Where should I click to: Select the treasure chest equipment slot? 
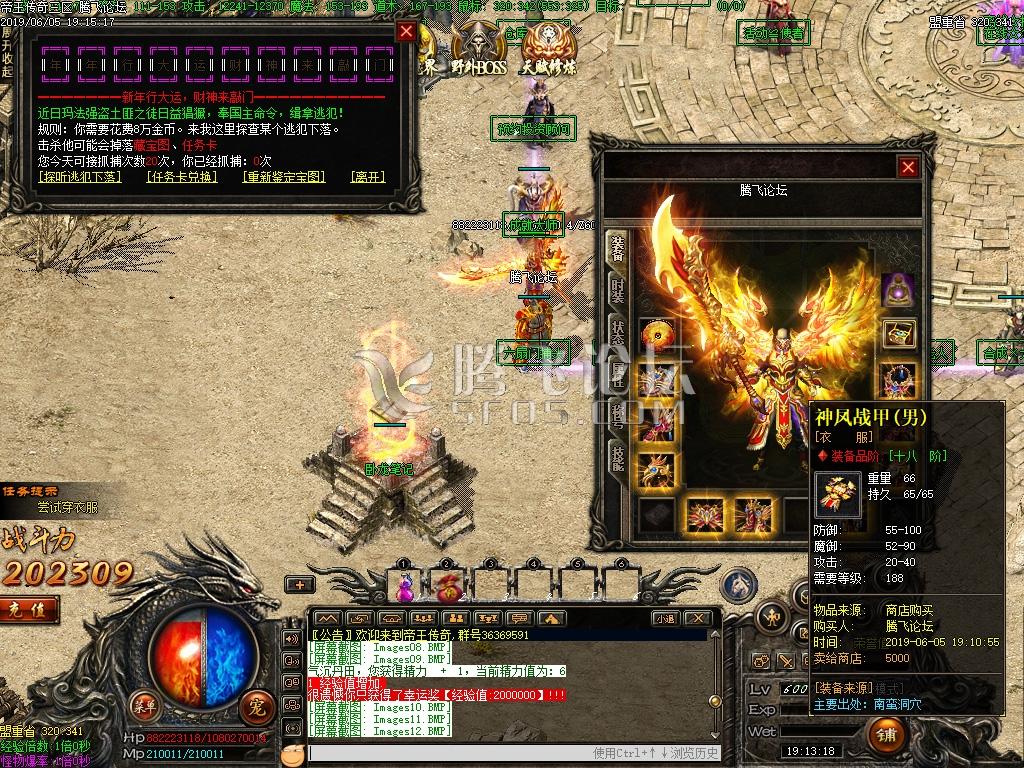click(x=899, y=333)
